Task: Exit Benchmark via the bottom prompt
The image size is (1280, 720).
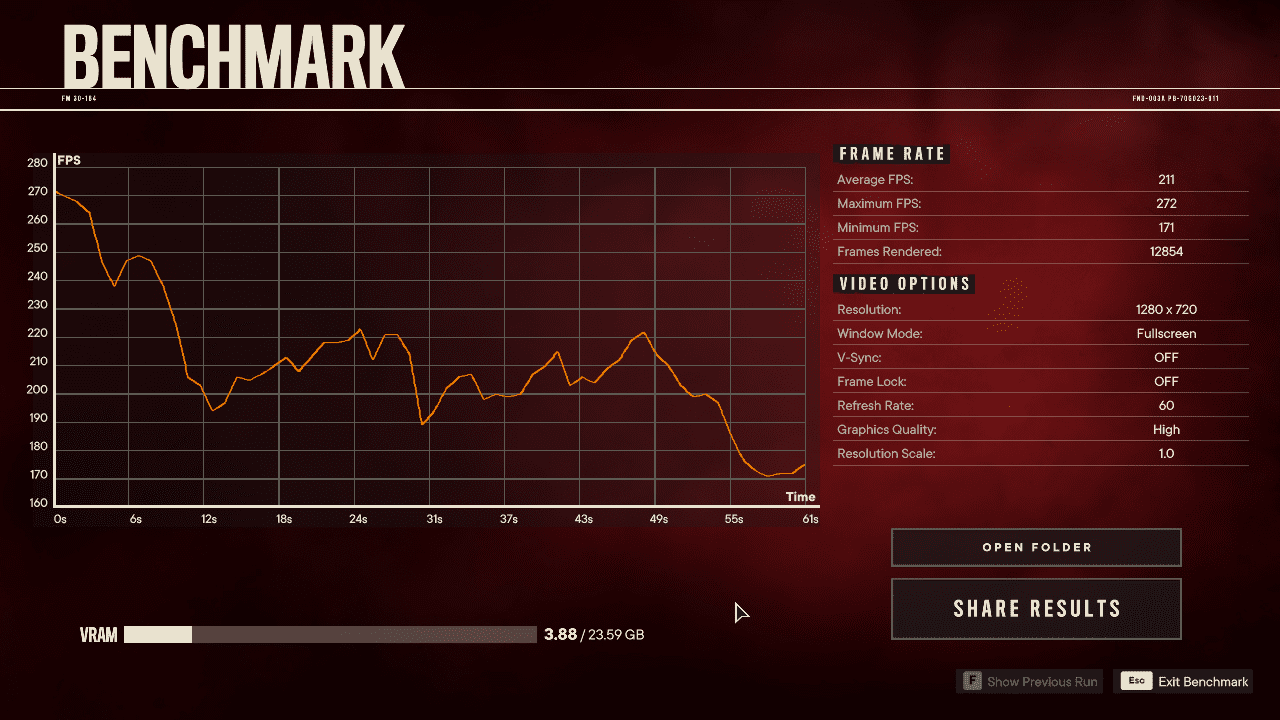Action: [x=1186, y=682]
